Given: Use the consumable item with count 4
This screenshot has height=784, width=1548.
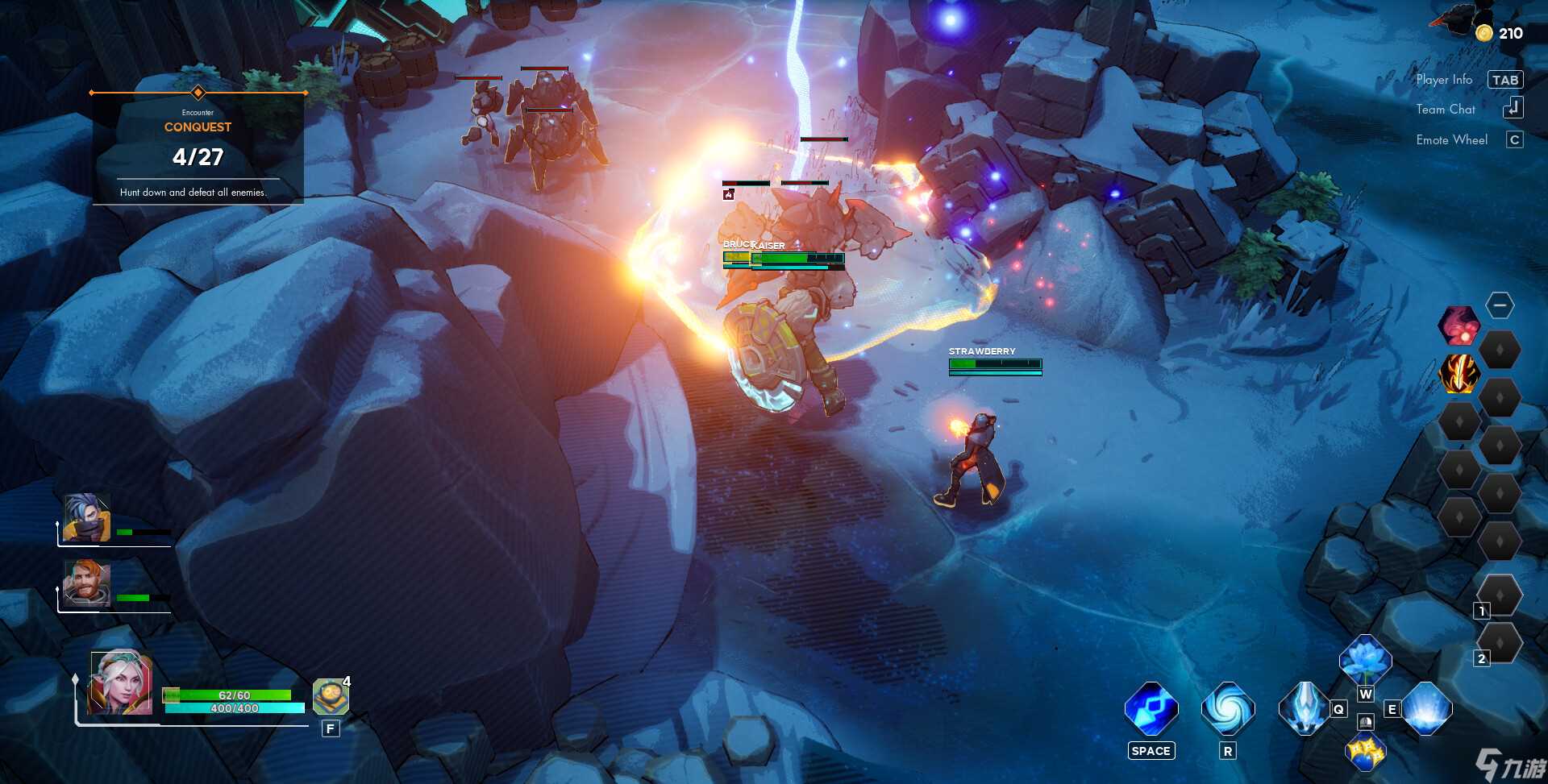Looking at the screenshot, I should pyautogui.click(x=331, y=697).
